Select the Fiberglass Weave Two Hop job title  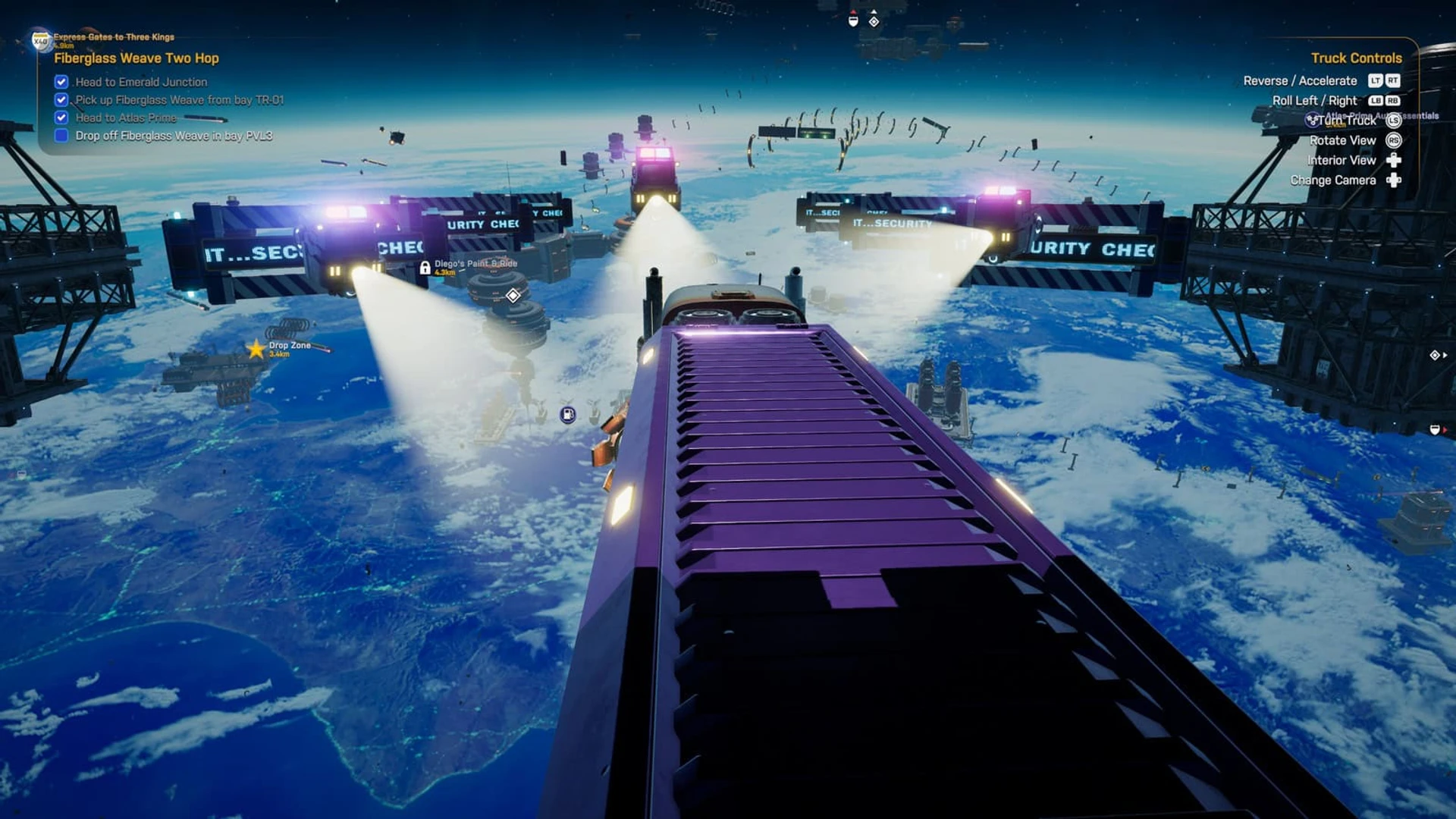[x=136, y=58]
